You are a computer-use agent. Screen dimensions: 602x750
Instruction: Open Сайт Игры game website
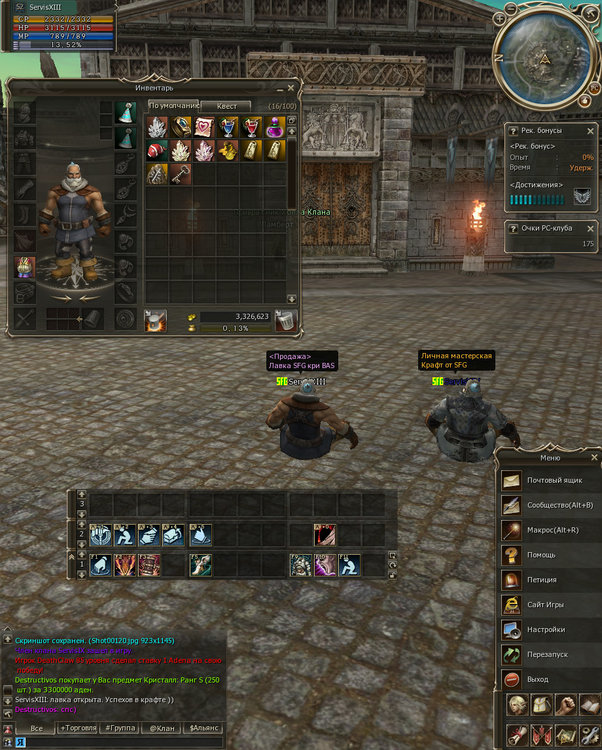point(548,605)
